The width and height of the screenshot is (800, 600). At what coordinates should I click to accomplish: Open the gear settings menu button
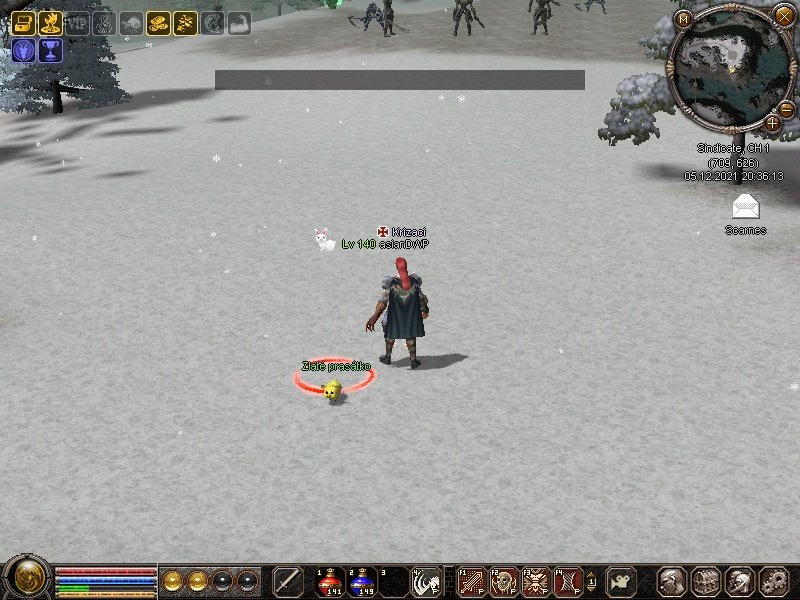click(774, 581)
